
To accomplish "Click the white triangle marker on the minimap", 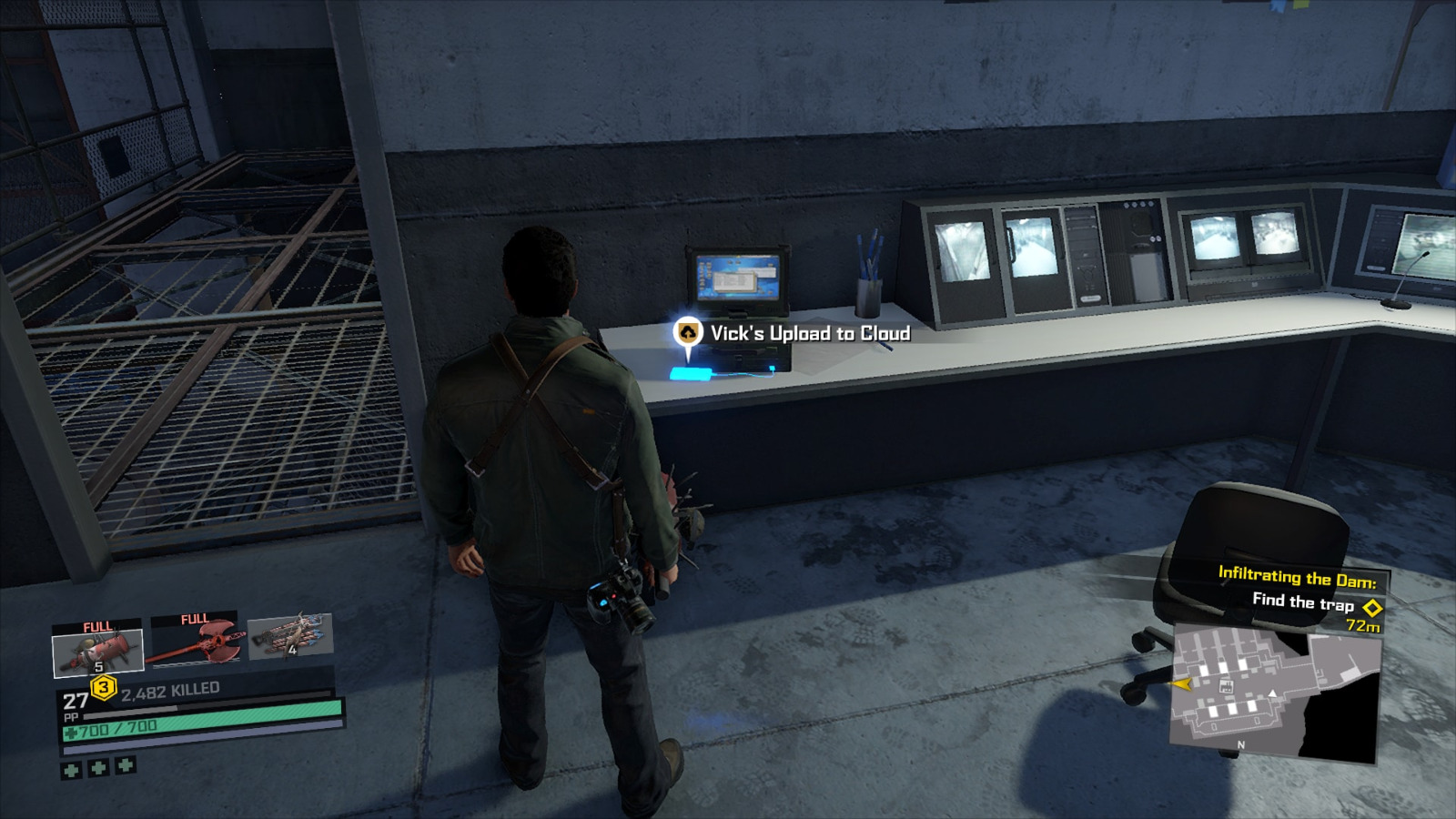I will pyautogui.click(x=1272, y=693).
